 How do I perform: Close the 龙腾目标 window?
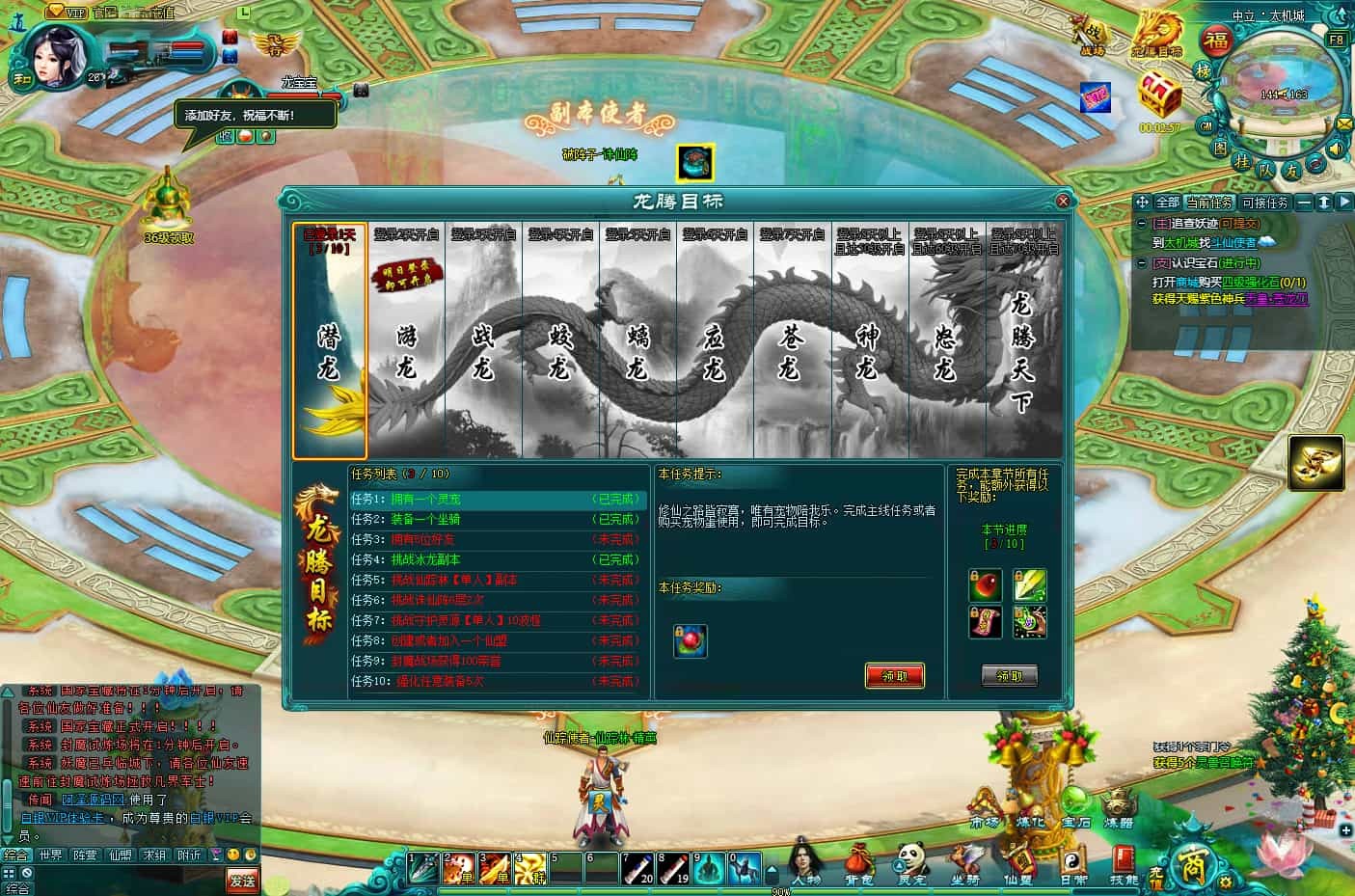tap(1062, 202)
